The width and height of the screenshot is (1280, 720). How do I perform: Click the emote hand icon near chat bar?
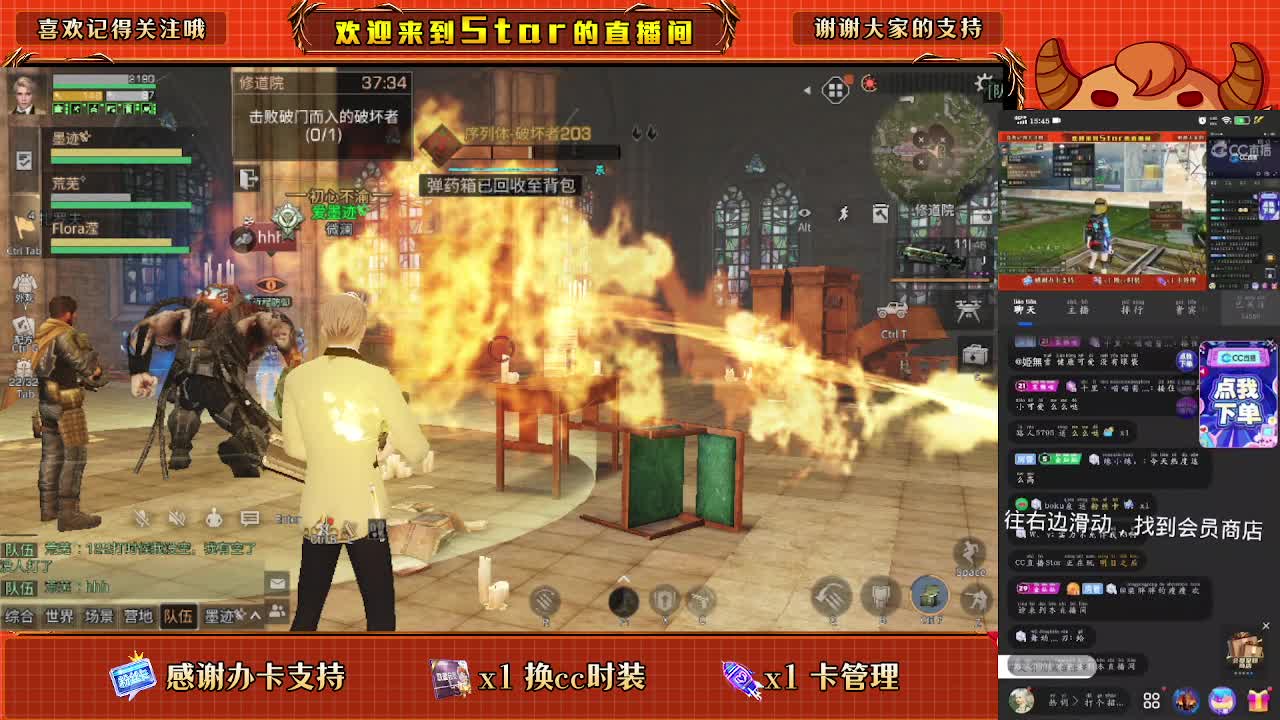[x=214, y=516]
